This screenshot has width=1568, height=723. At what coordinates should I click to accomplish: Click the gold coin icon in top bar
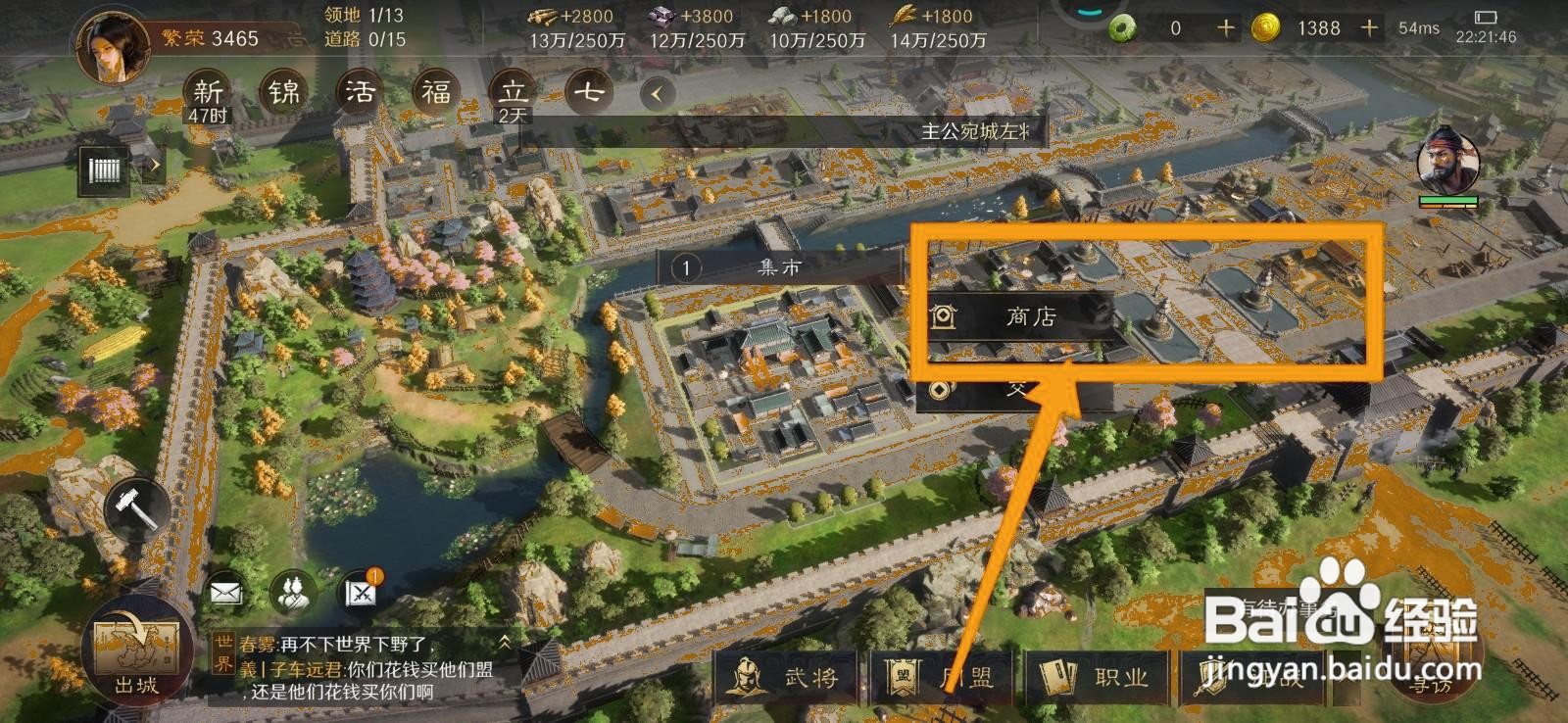pos(1264,27)
